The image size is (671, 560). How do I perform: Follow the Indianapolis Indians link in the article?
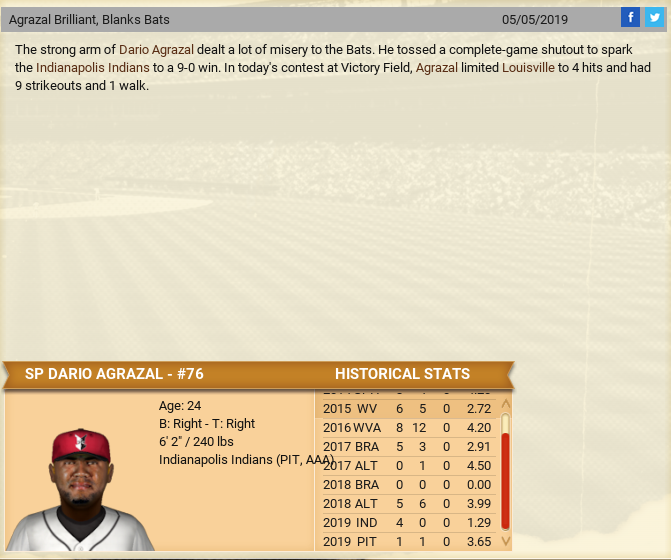[x=93, y=67]
